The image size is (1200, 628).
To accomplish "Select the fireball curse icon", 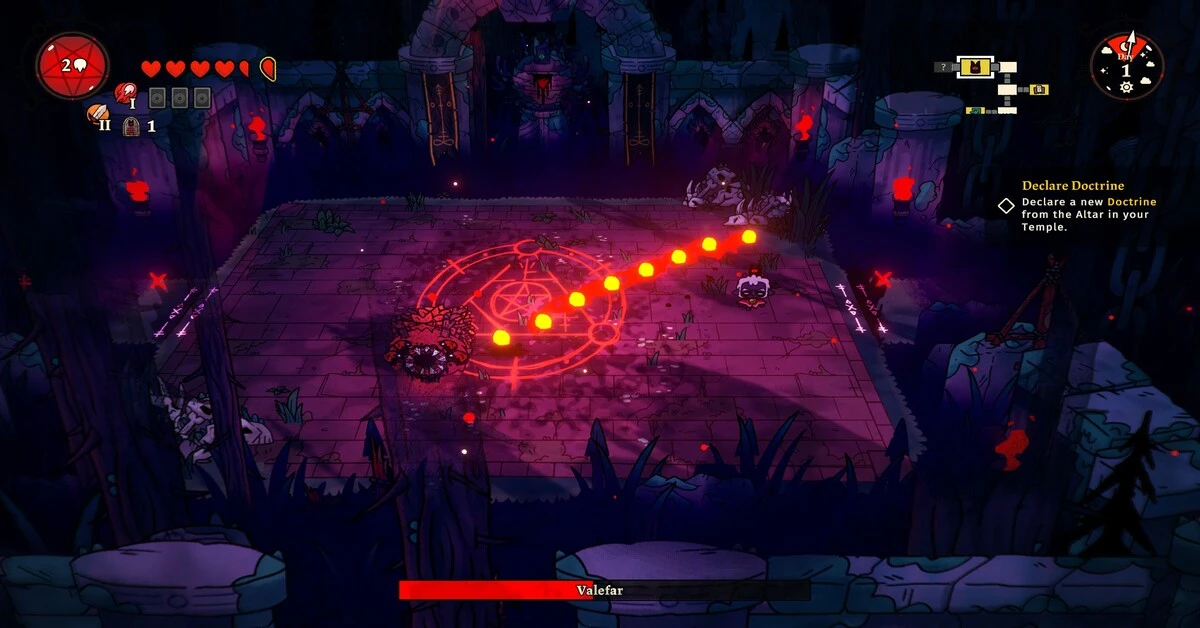I will pyautogui.click(x=125, y=93).
